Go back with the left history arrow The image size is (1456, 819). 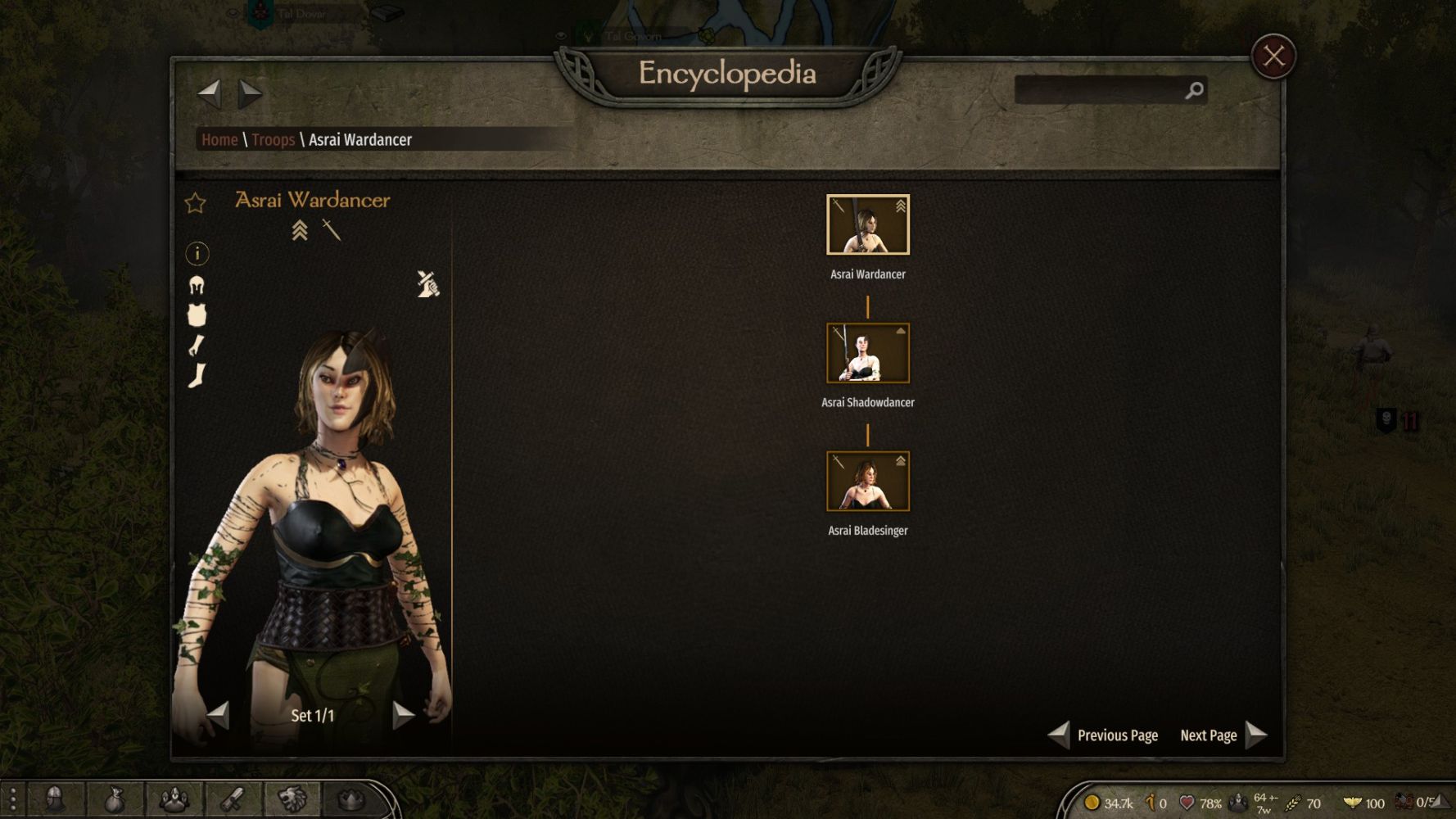point(210,93)
